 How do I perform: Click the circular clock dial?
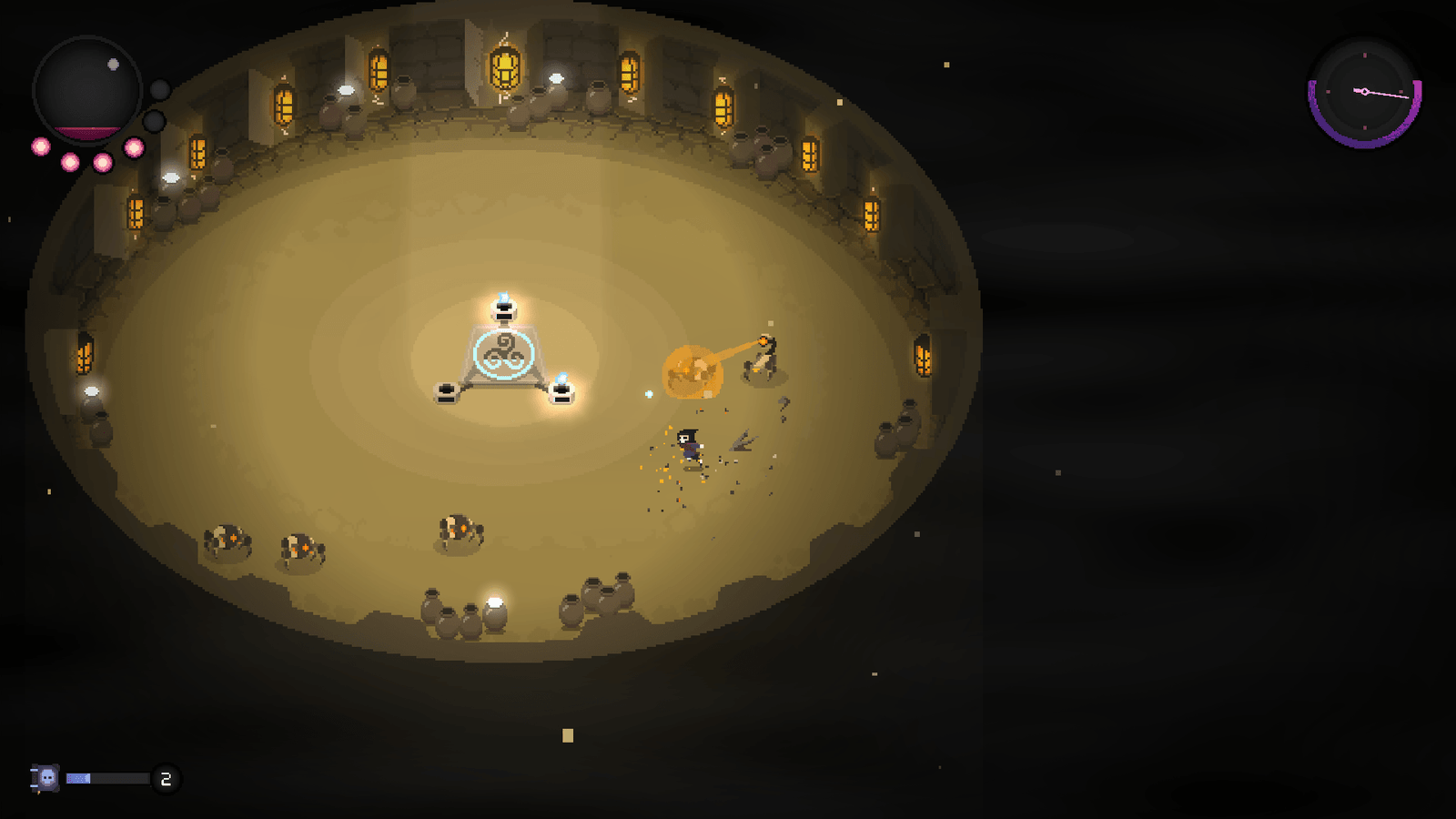tap(1364, 92)
